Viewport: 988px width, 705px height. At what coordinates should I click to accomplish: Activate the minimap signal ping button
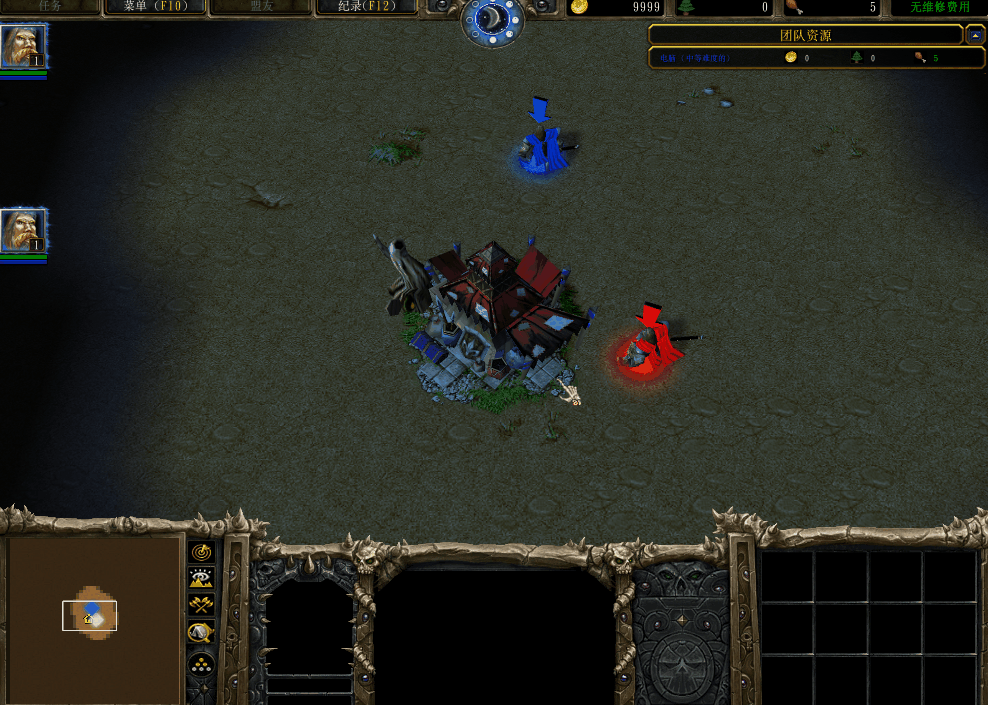click(201, 552)
